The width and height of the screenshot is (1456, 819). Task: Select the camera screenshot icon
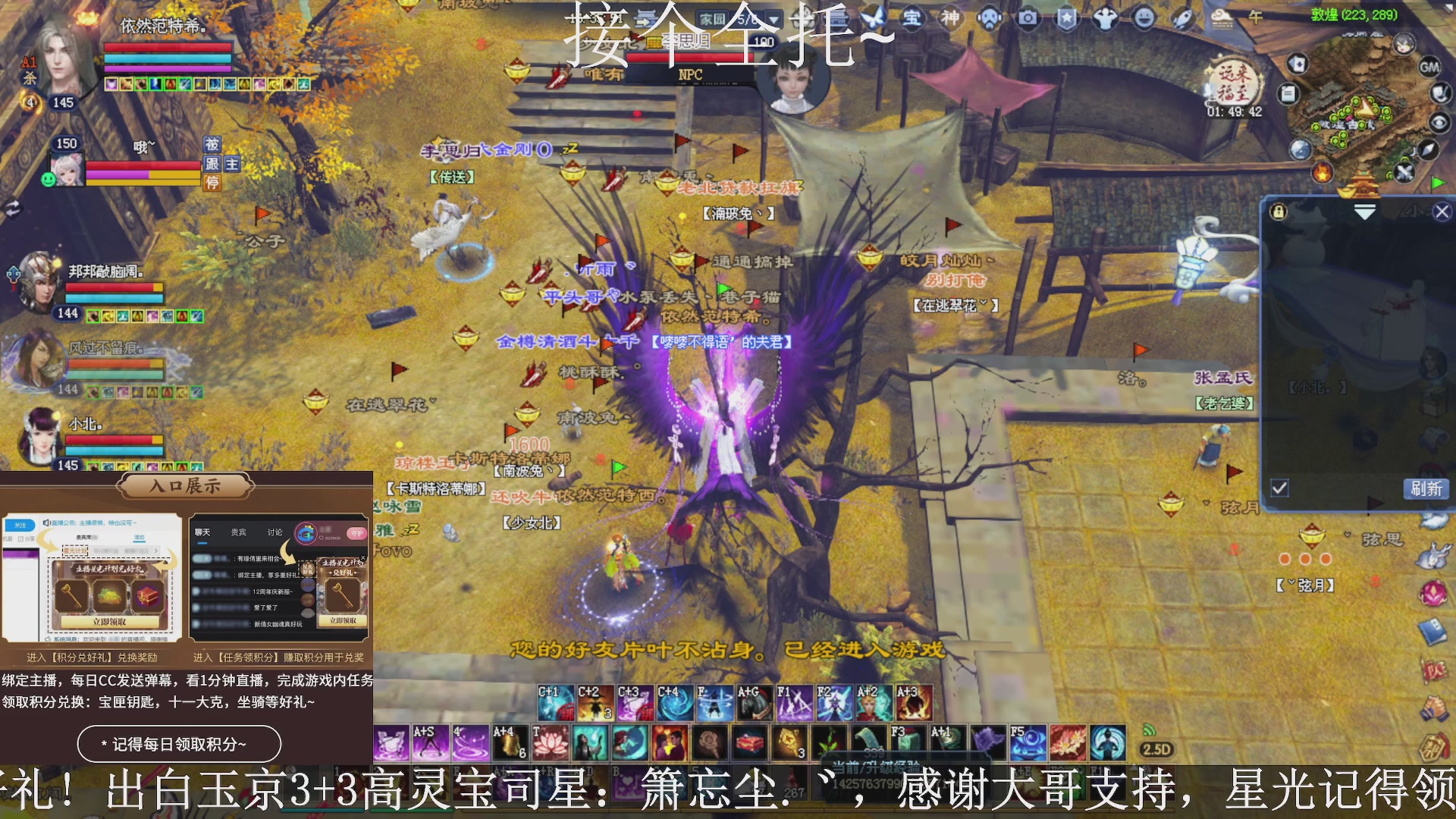(1028, 19)
